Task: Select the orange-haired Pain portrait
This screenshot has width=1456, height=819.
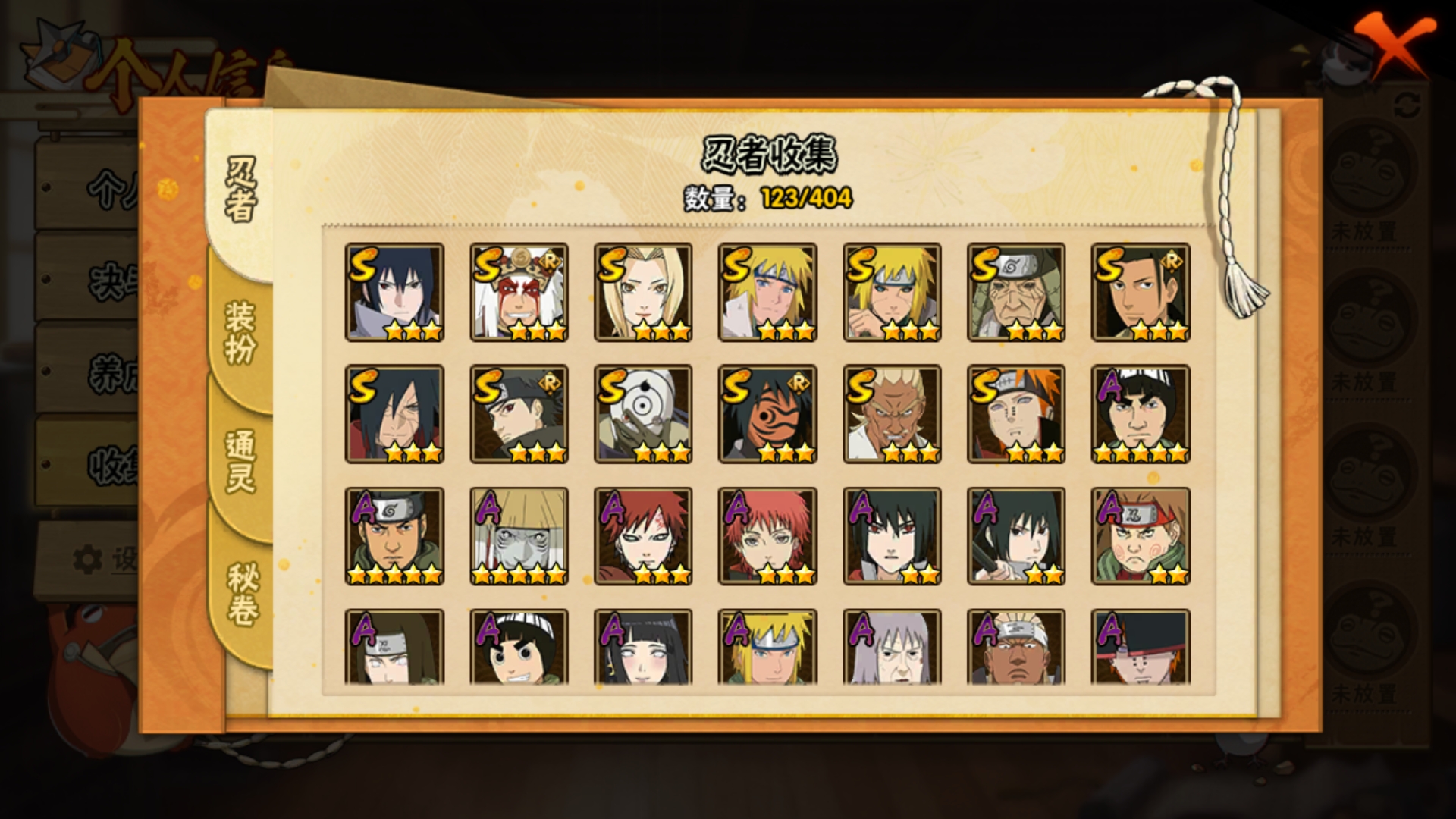Action: tap(1016, 414)
